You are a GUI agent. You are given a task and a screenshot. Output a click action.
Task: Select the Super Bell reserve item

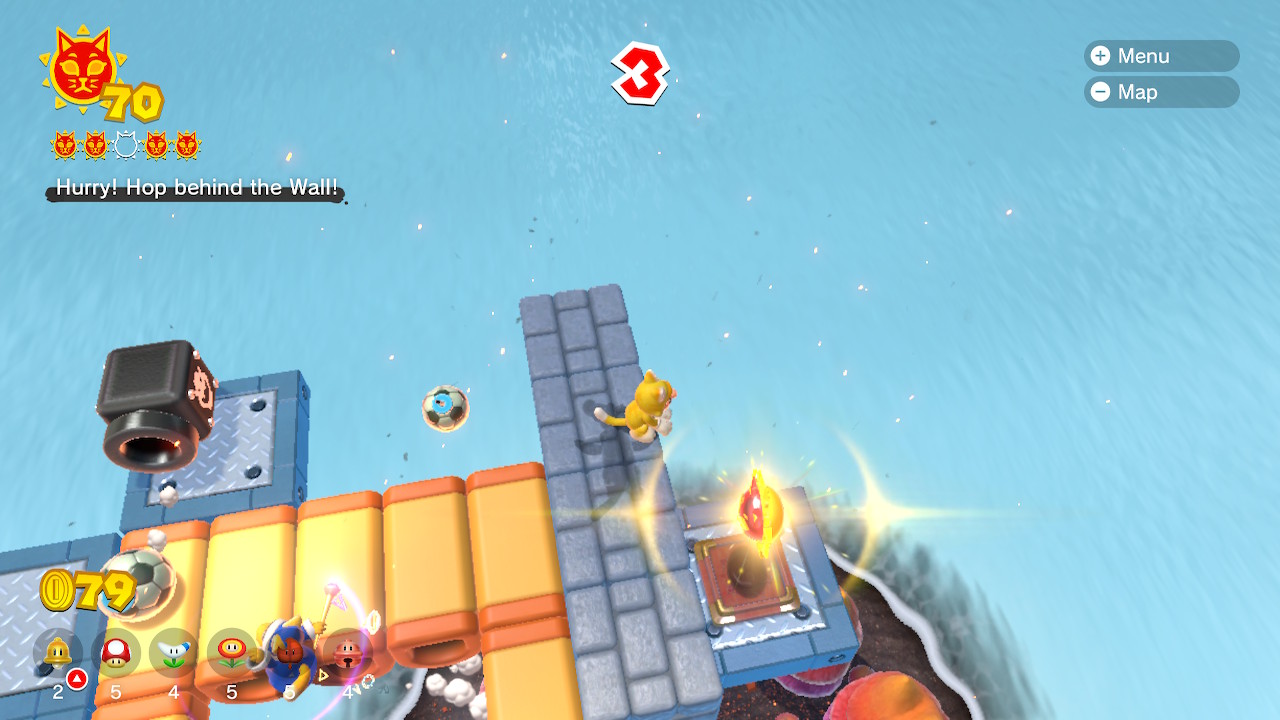(x=57, y=652)
